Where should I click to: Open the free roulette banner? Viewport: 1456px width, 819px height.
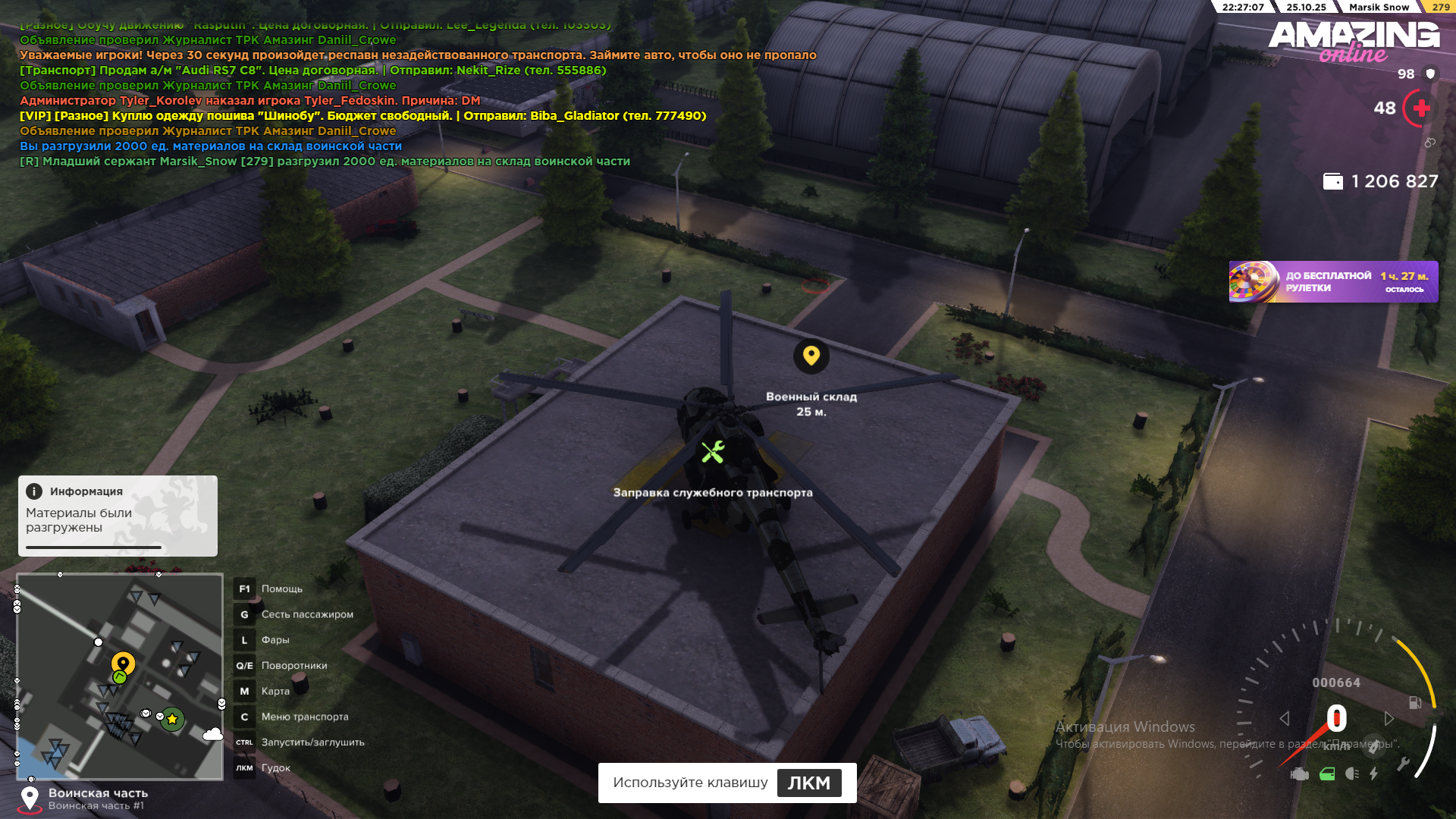point(1332,282)
